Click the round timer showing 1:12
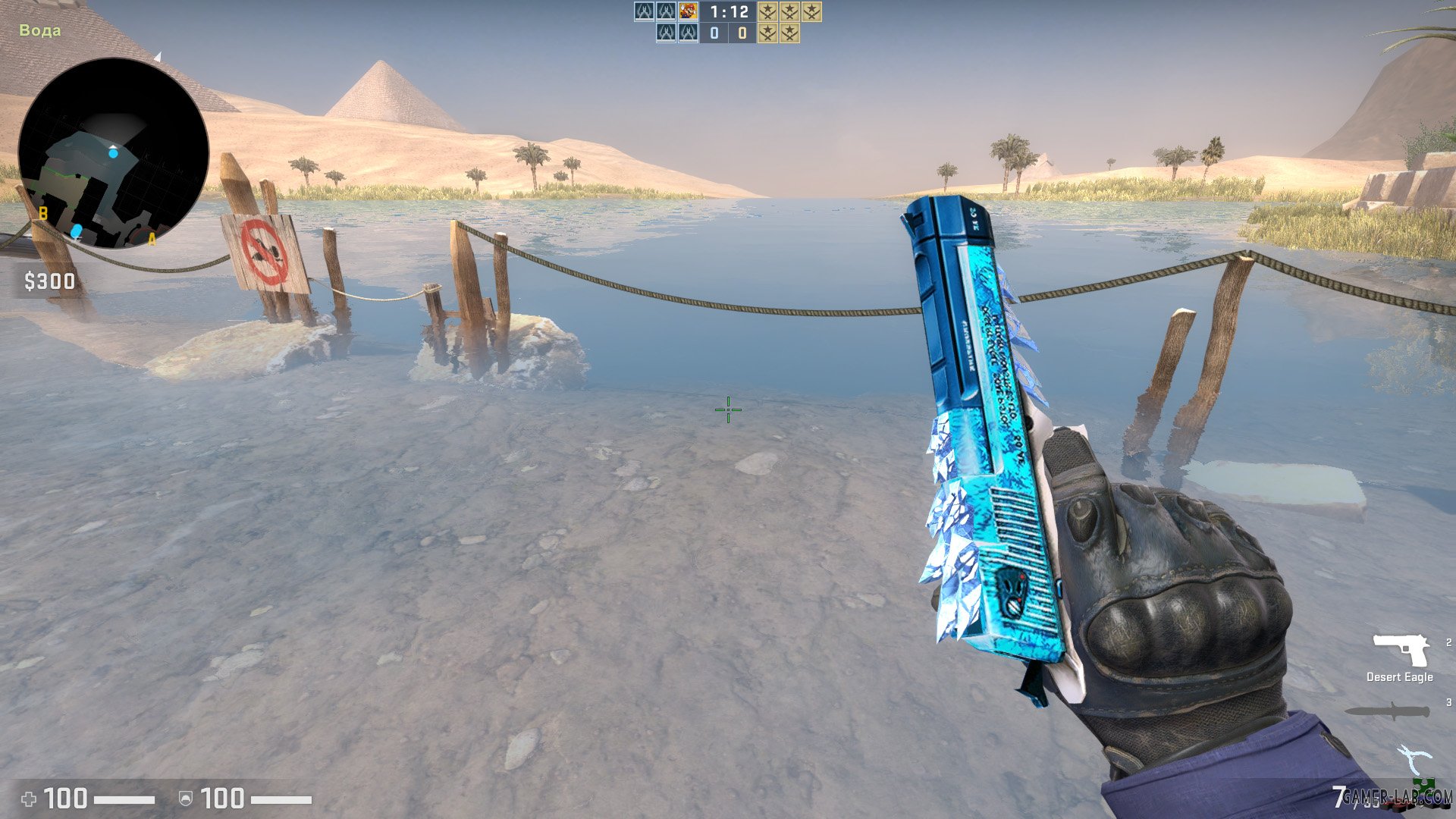The image size is (1456, 819). tap(728, 13)
